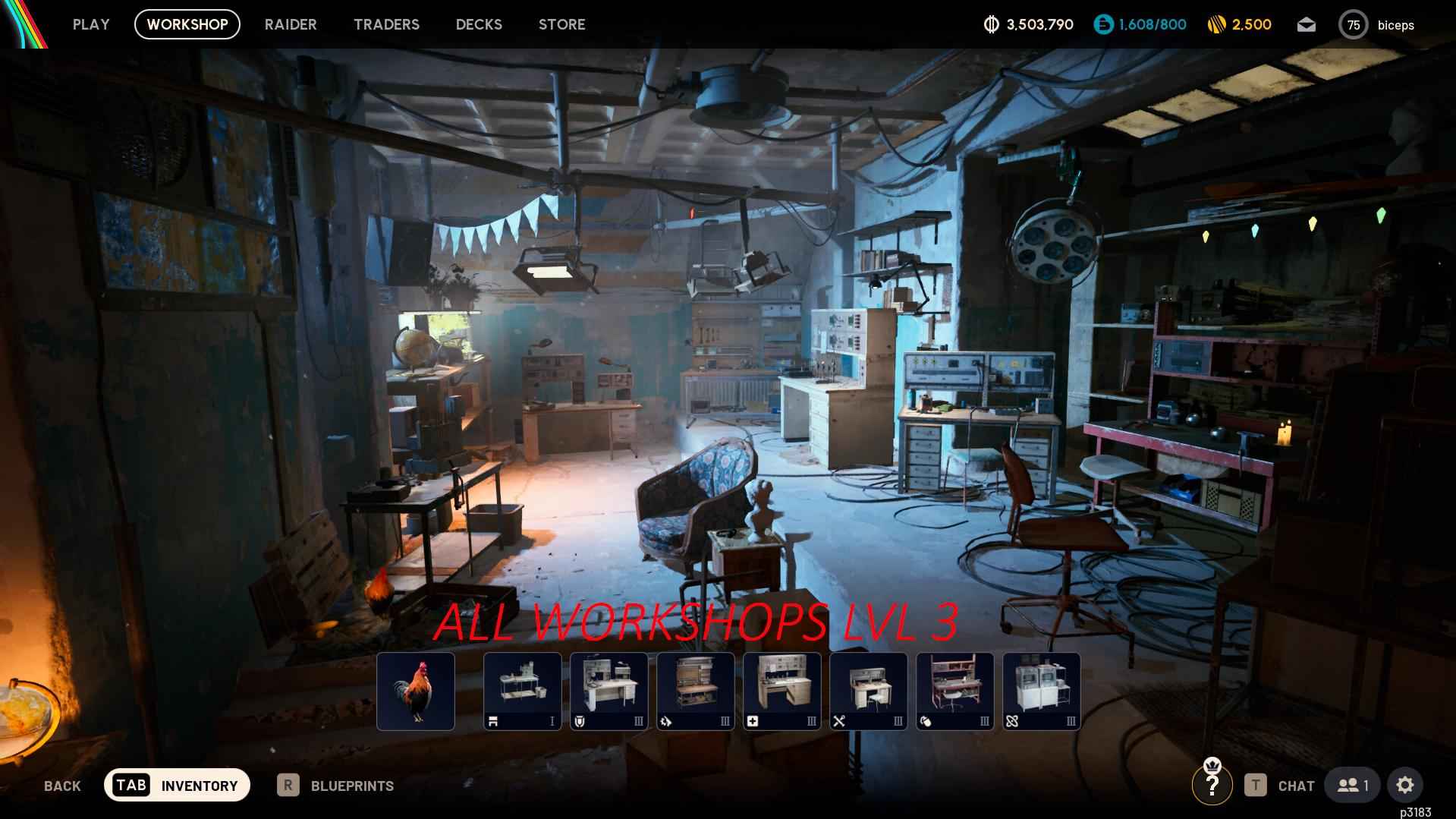Image resolution: width=1456 pixels, height=819 pixels.
Task: Open the shield-icon armor workbench
Action: click(609, 691)
